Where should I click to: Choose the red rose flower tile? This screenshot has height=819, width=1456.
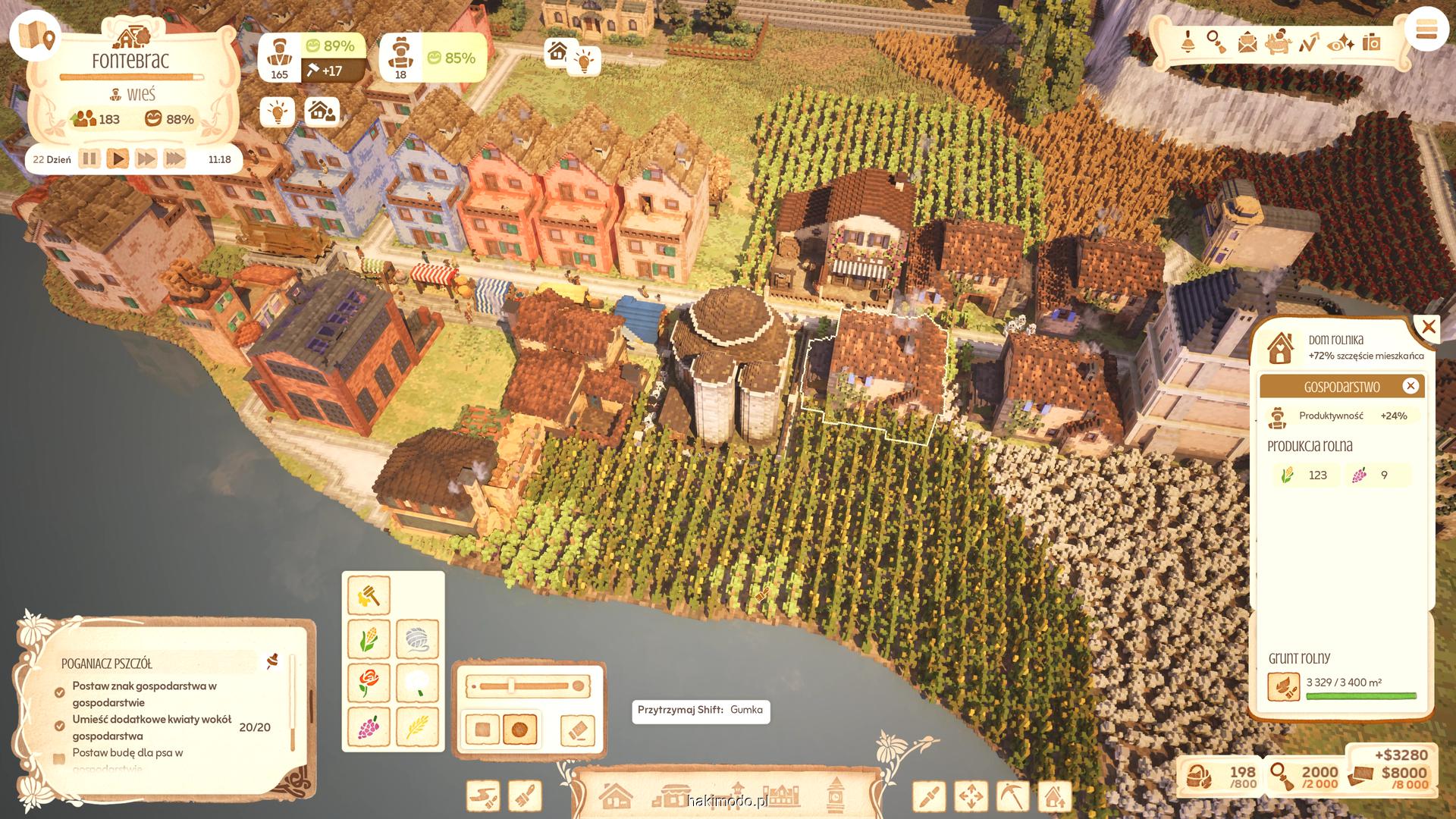point(369,683)
